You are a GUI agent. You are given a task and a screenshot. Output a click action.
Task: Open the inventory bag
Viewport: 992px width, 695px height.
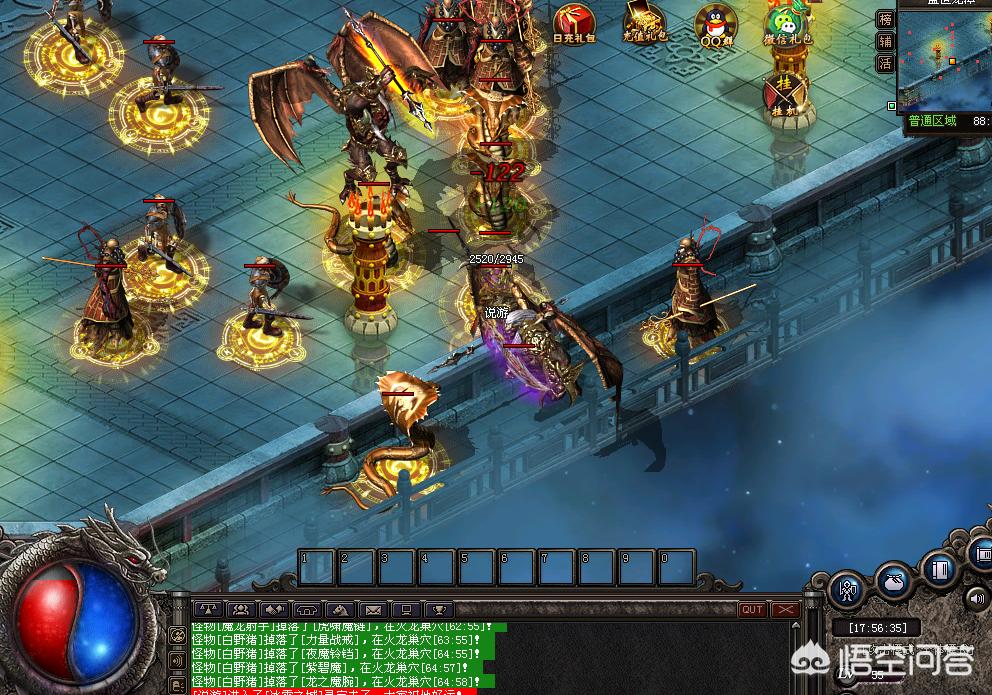click(893, 581)
